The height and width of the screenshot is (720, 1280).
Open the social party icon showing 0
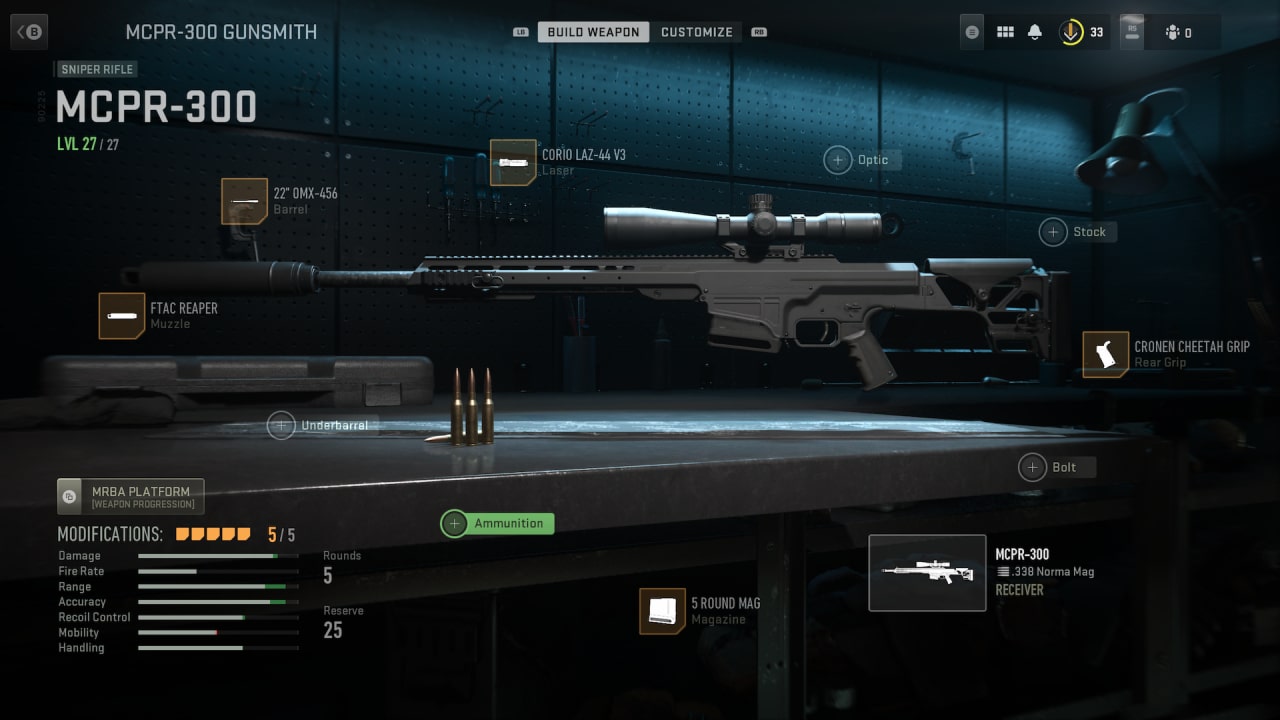[x=1173, y=31]
